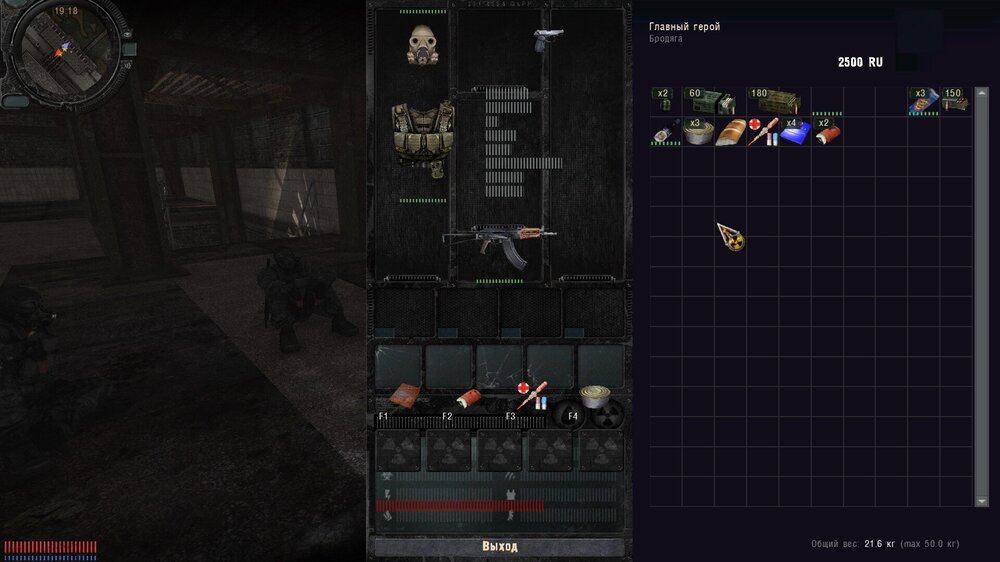The image size is (1000, 562).
Task: Pick the x2 grenade stack in backpack
Action: (663, 102)
